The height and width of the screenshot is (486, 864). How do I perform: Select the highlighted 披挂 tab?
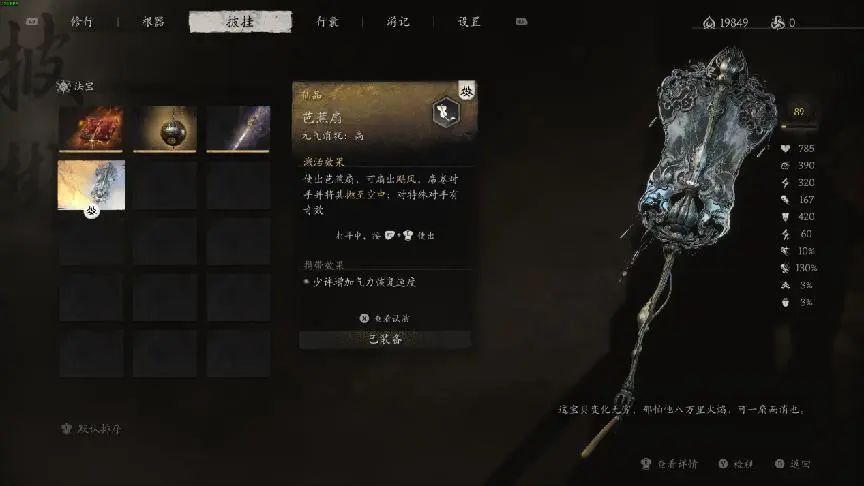(x=240, y=21)
